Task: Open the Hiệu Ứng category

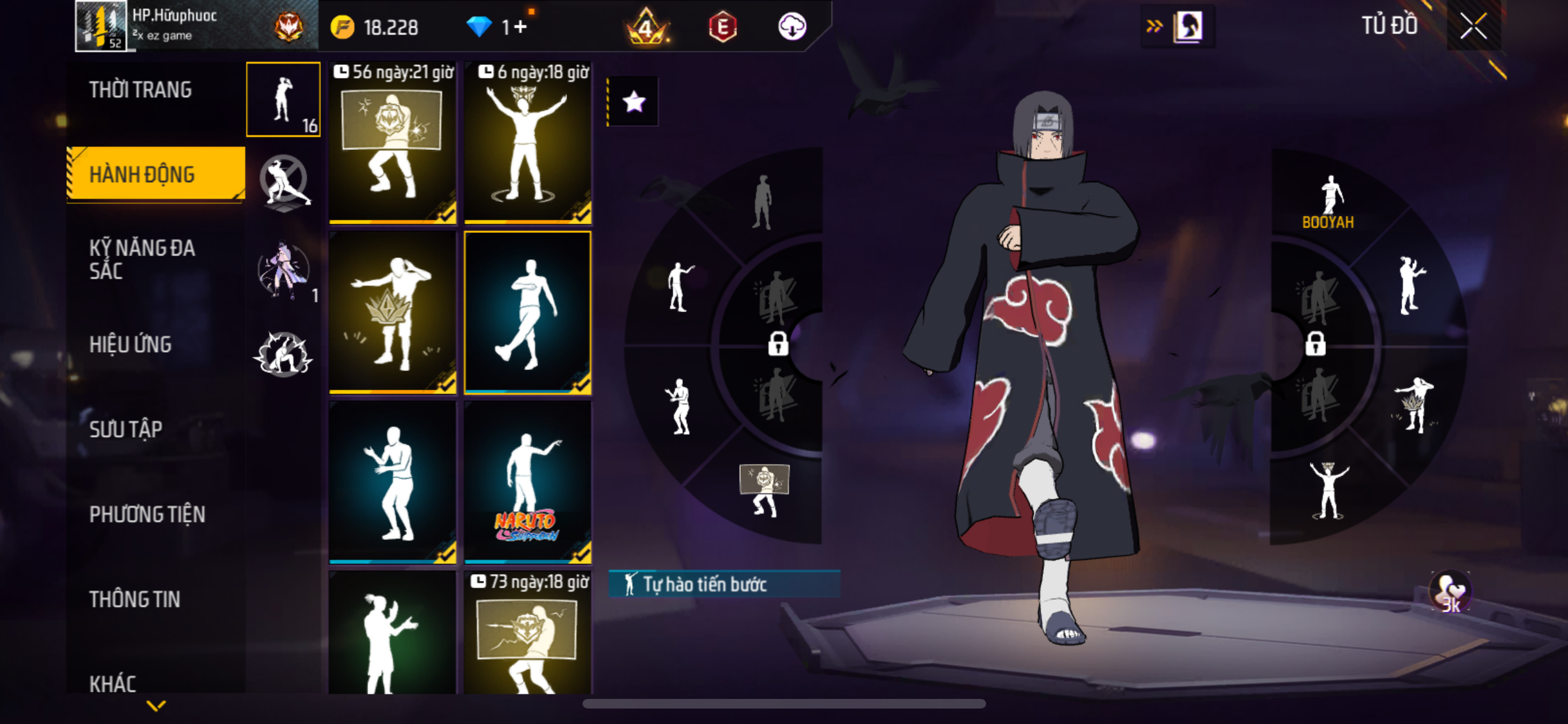Action: (131, 344)
